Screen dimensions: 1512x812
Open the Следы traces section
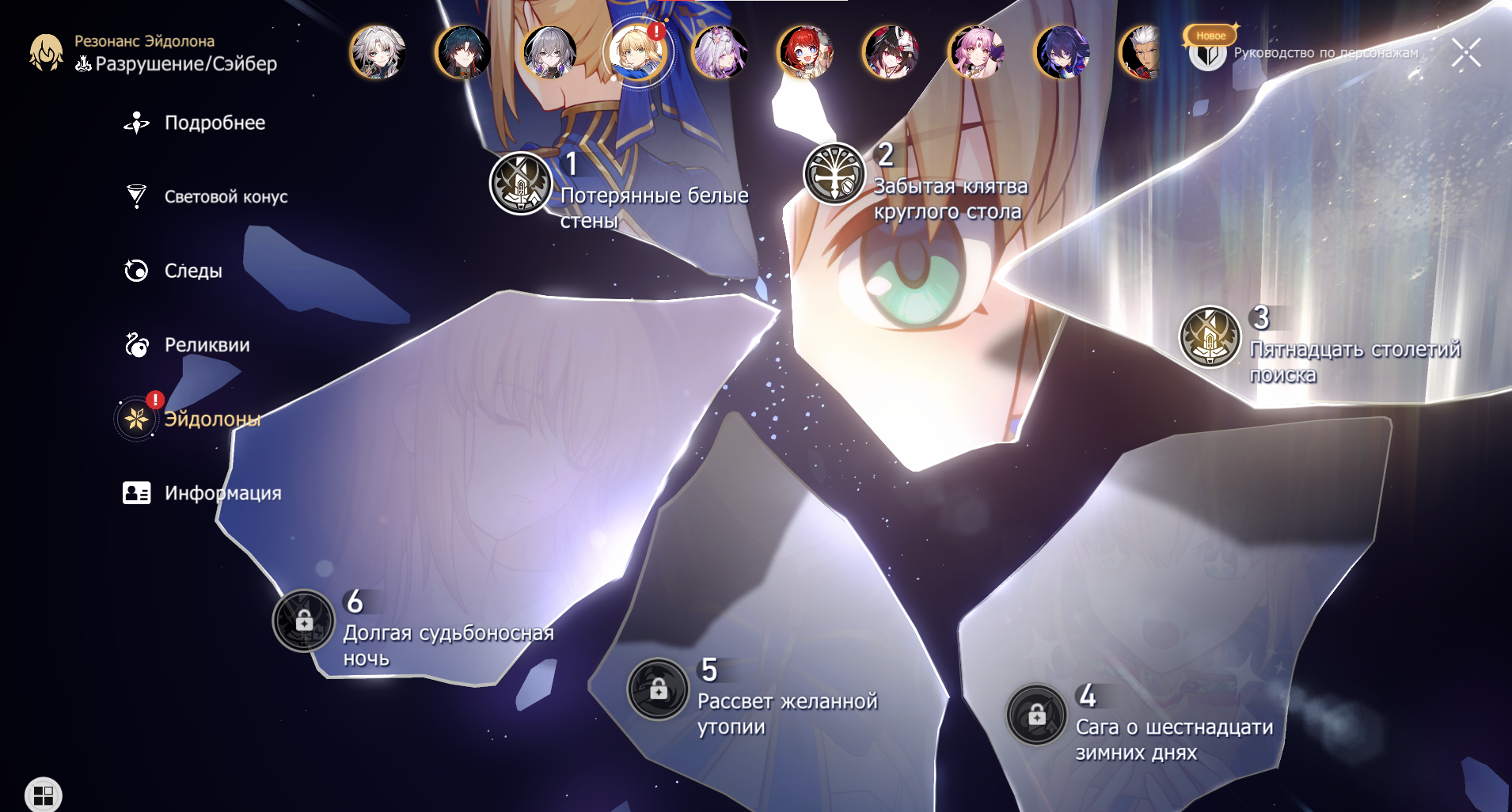192,271
